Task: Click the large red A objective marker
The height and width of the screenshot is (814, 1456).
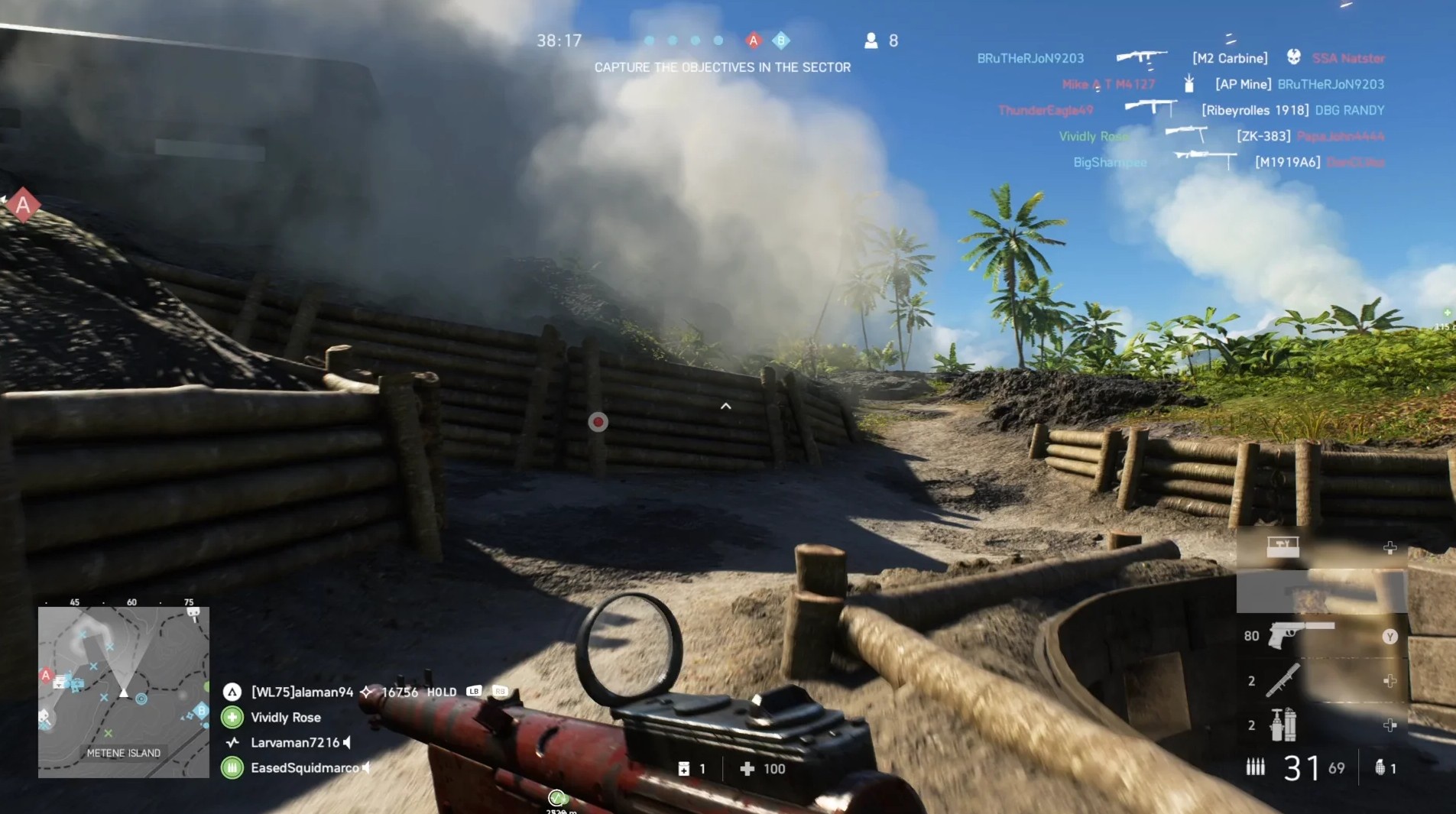Action: pos(24,205)
